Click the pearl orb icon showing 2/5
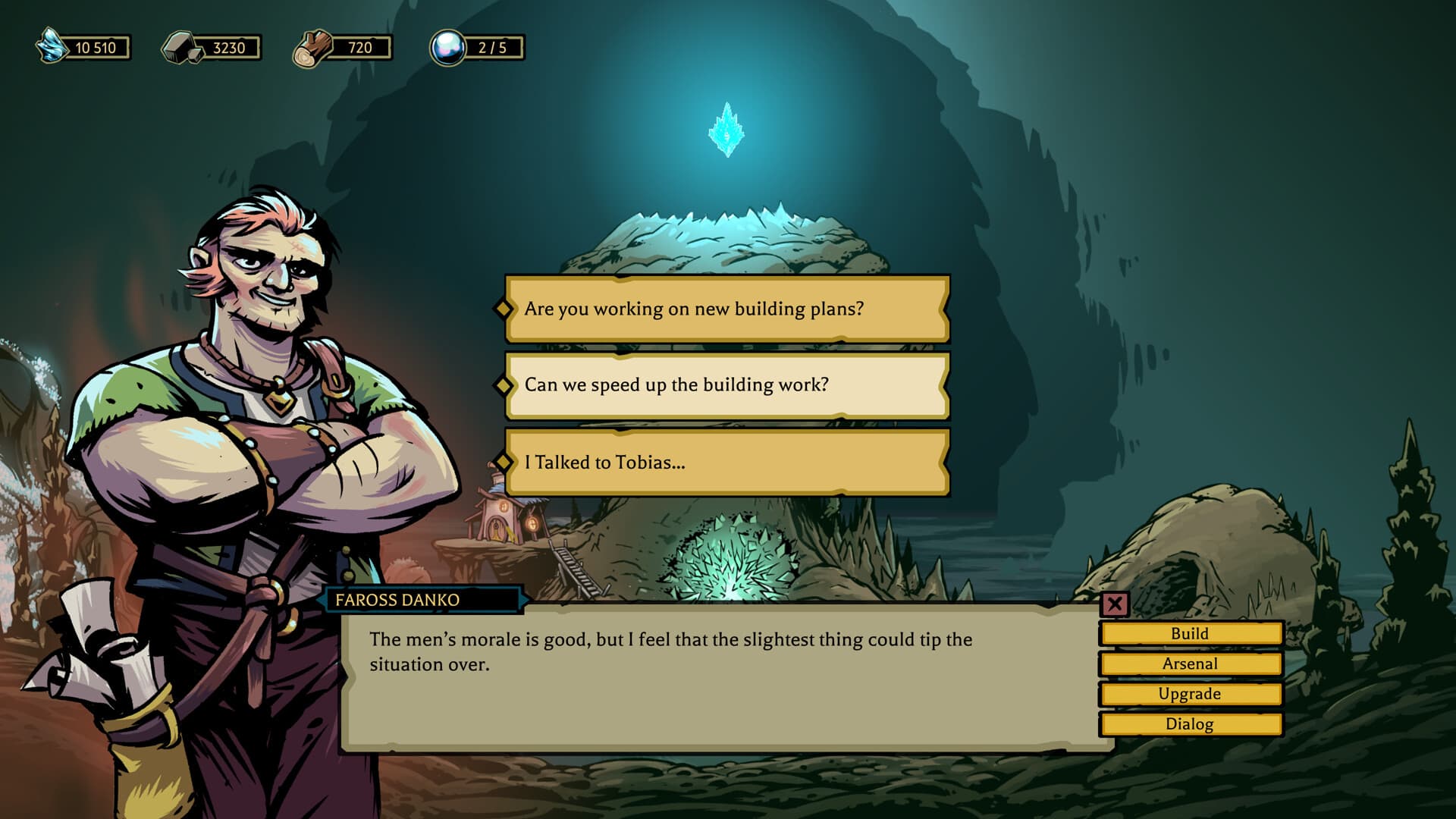Screen dimensions: 1456x819 [x=449, y=47]
